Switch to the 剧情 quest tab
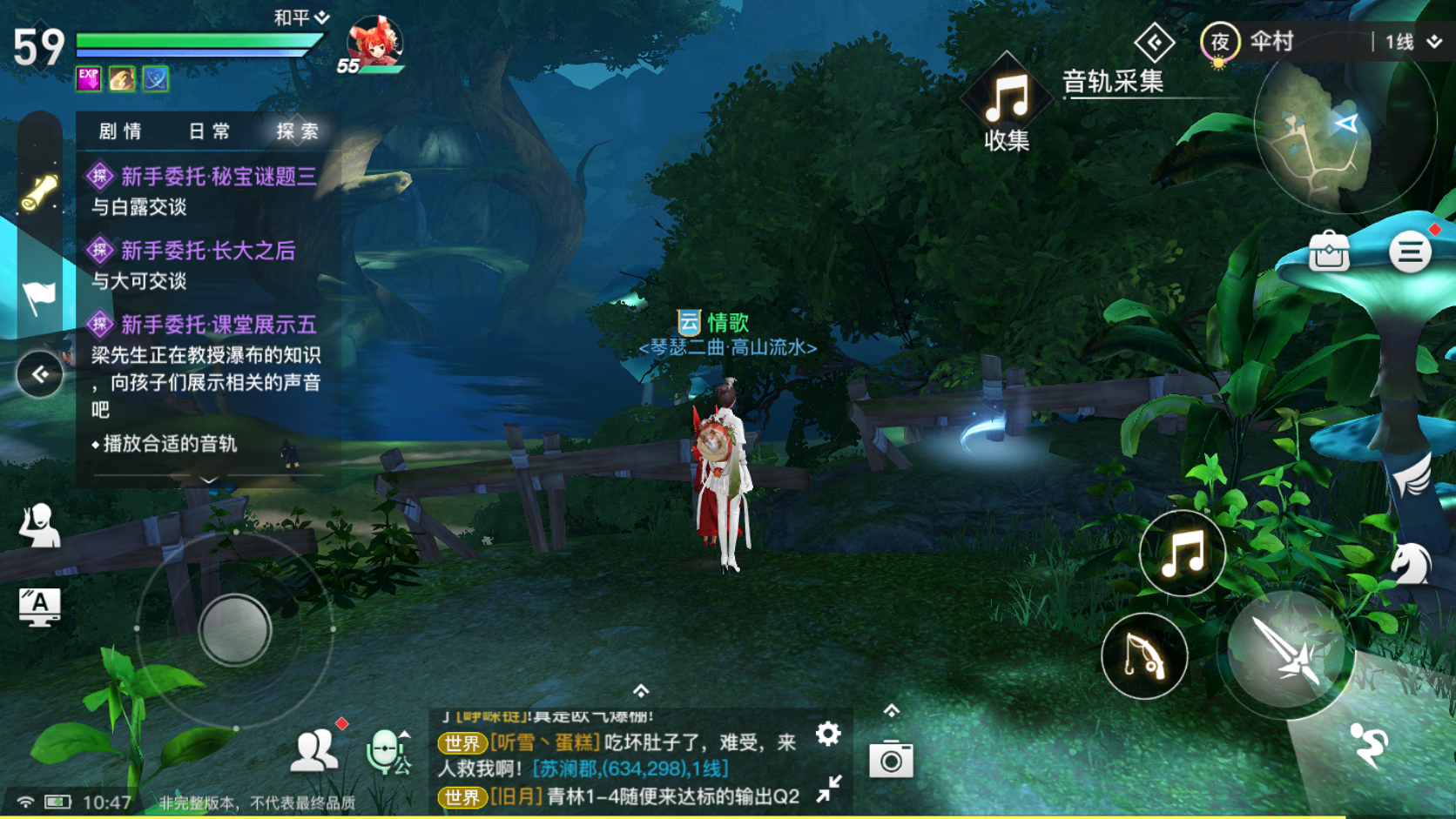 [x=120, y=131]
